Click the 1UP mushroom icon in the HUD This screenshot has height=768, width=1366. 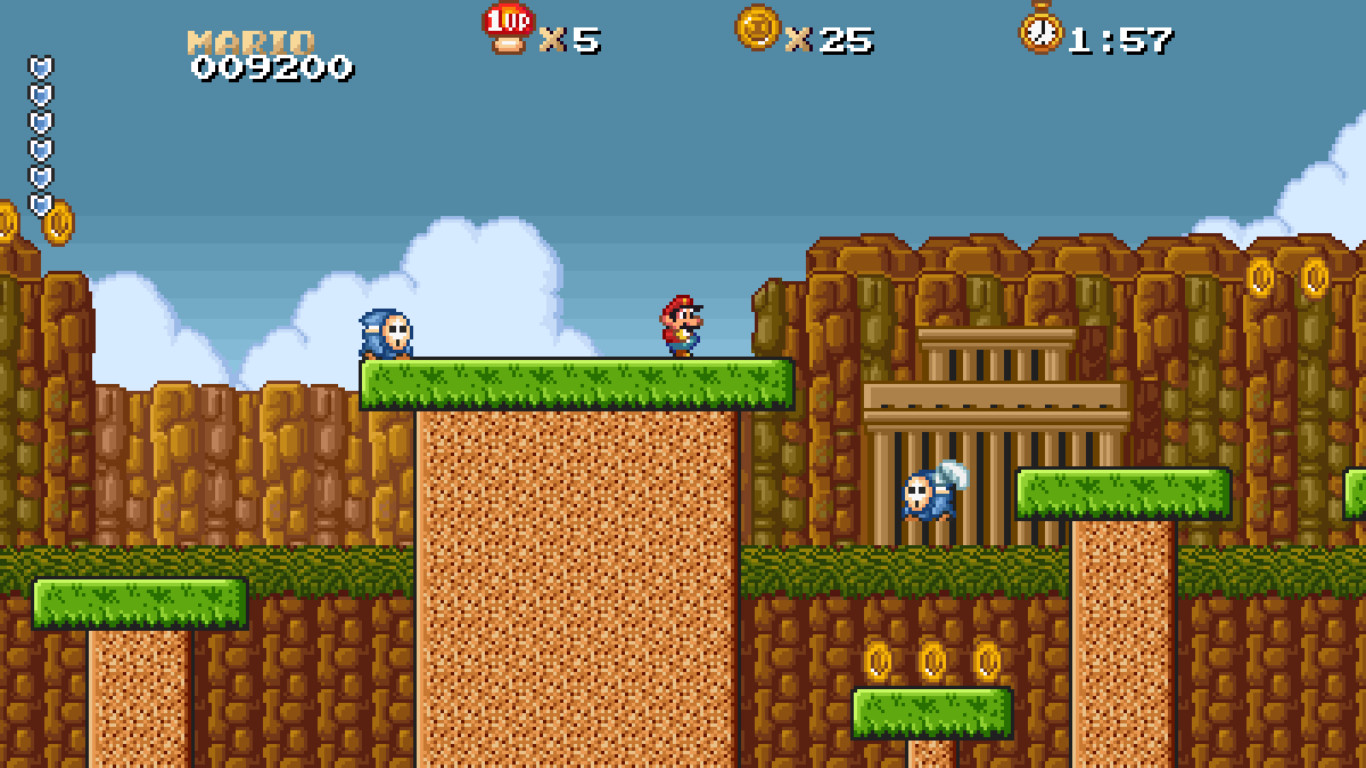pos(508,30)
